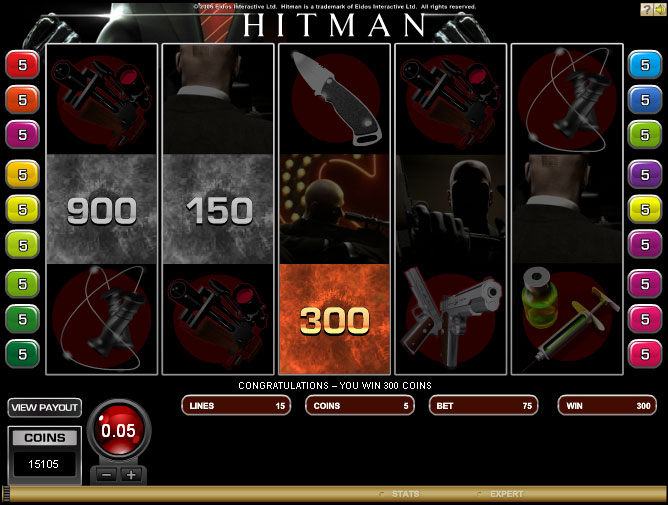Viewport: 668px width, 505px height.
Task: Switch to Expert mode
Action: click(505, 494)
